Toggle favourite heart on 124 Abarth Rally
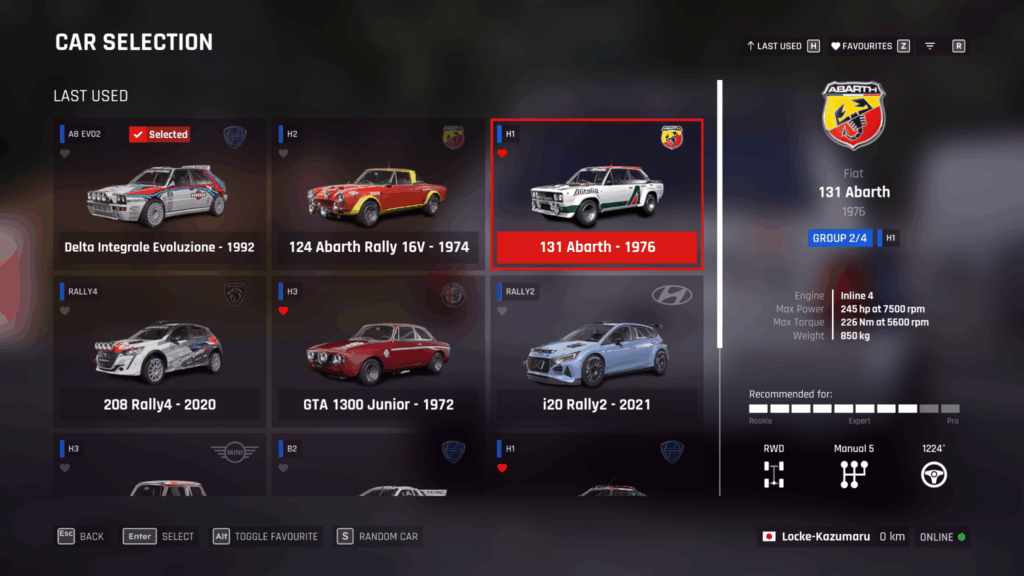 (x=284, y=154)
